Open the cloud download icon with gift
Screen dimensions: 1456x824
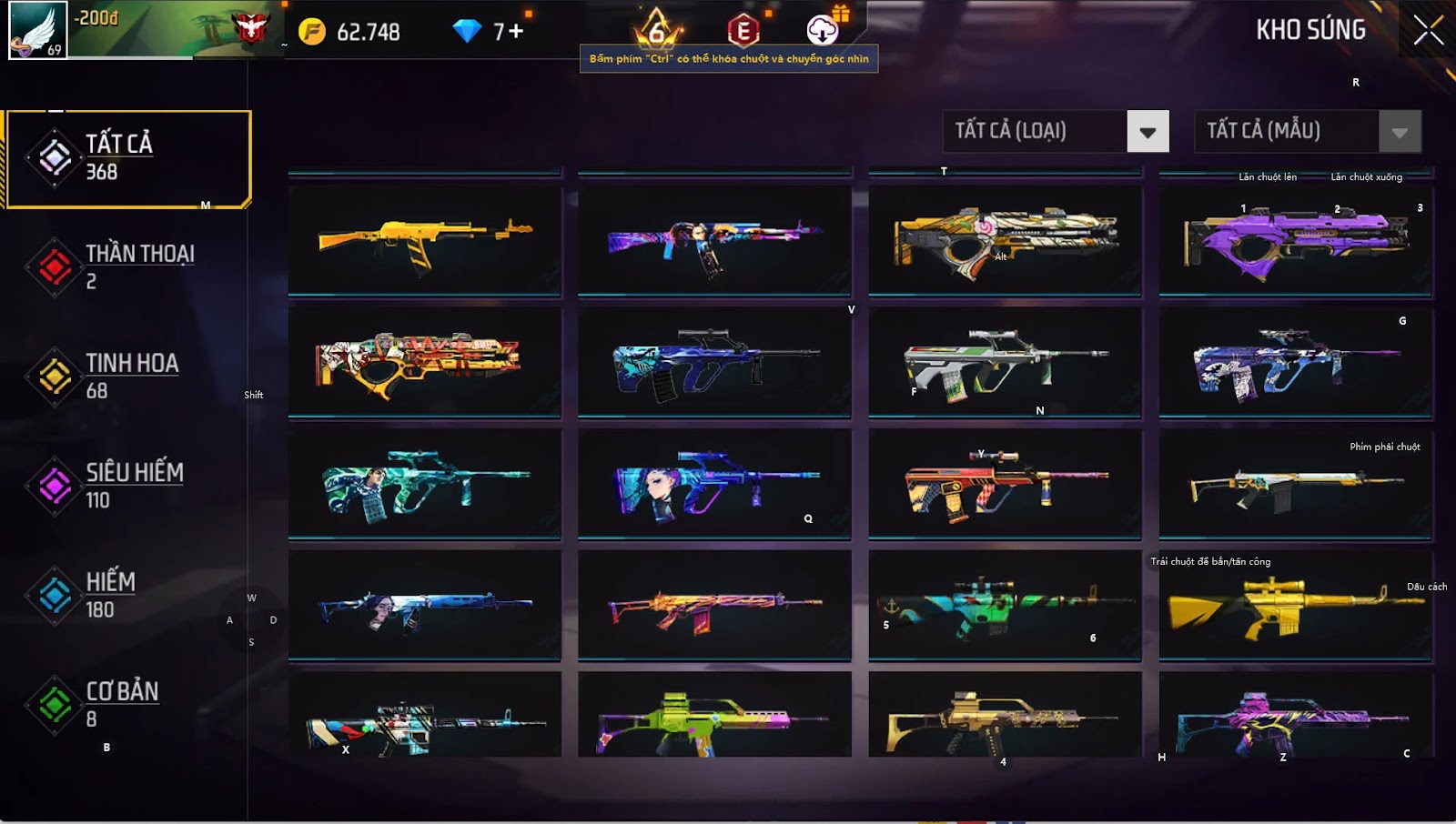[823, 30]
